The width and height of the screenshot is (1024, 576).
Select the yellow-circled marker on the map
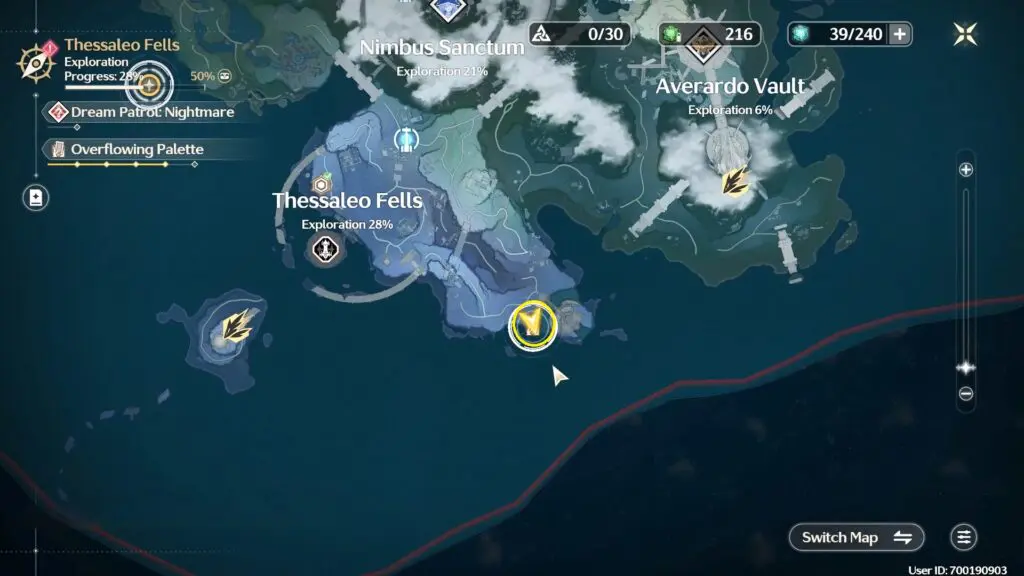[532, 324]
